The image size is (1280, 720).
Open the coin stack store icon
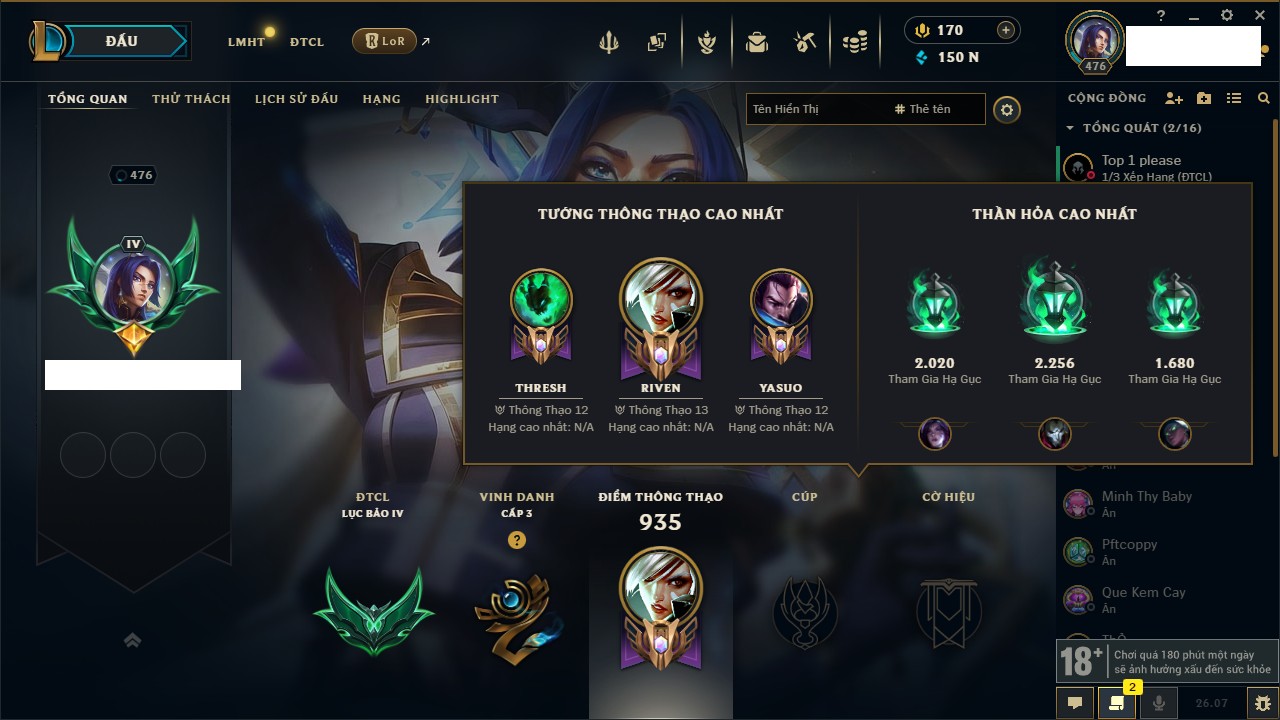pyautogui.click(x=854, y=42)
